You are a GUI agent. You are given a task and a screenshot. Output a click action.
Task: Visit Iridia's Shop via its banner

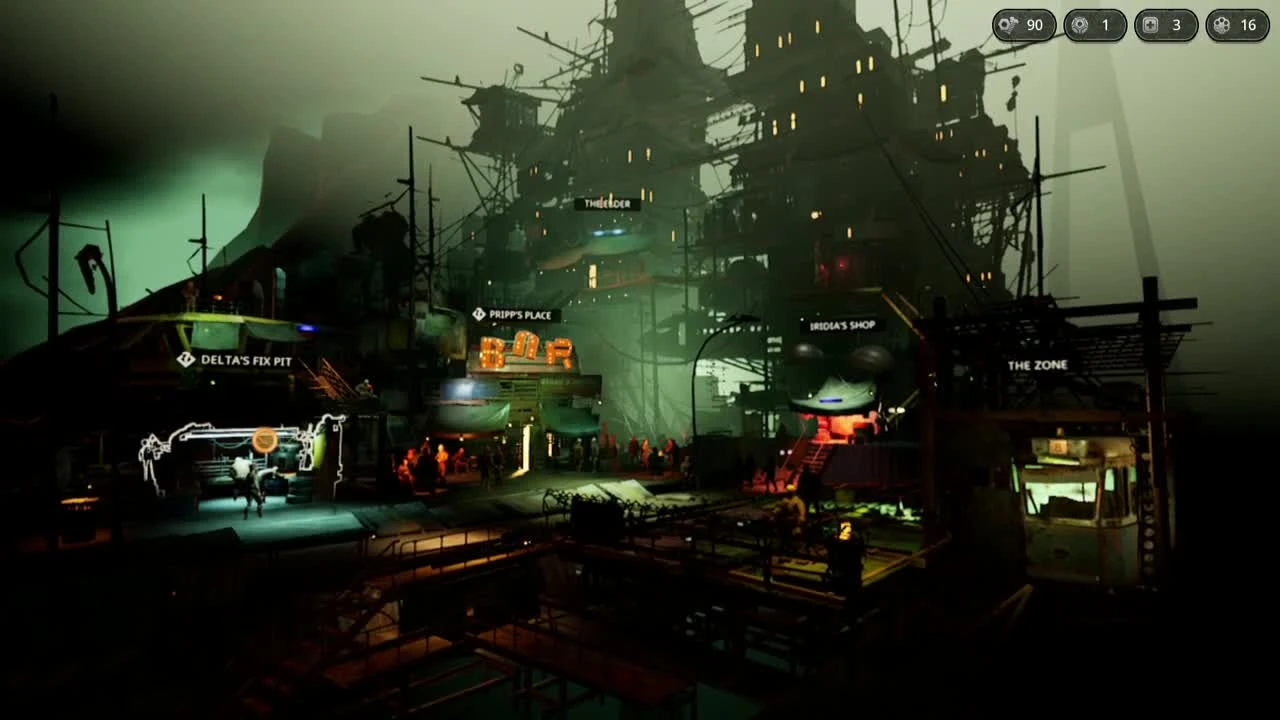(x=841, y=323)
